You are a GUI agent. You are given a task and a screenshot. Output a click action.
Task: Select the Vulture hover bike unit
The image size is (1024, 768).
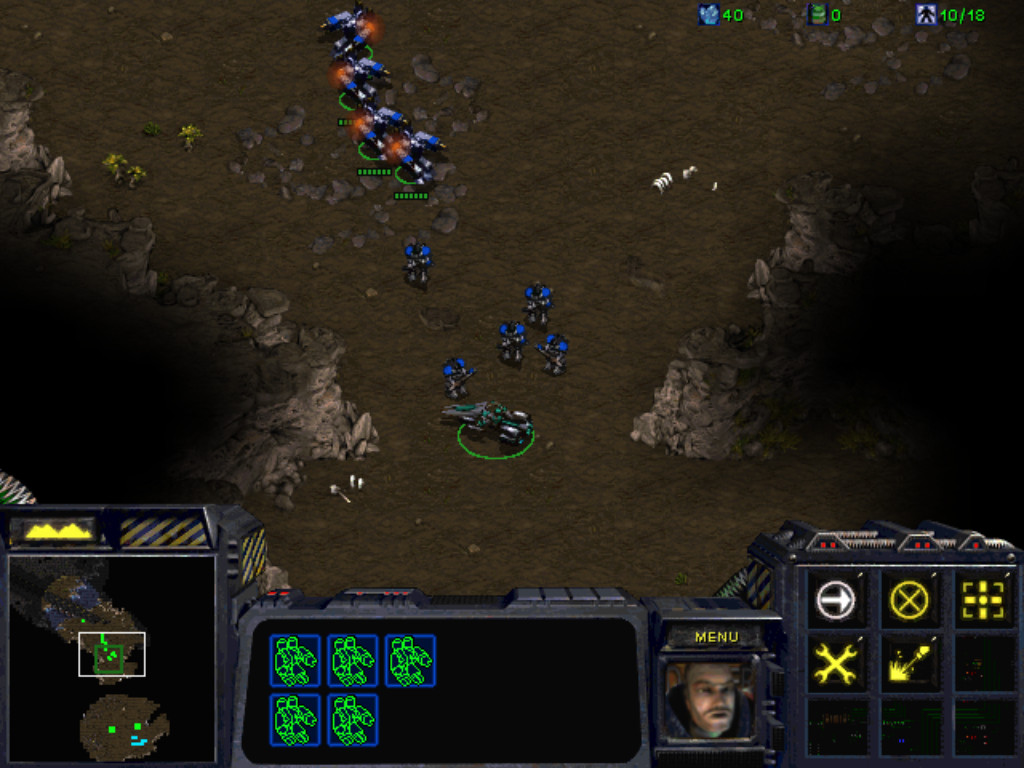click(491, 420)
